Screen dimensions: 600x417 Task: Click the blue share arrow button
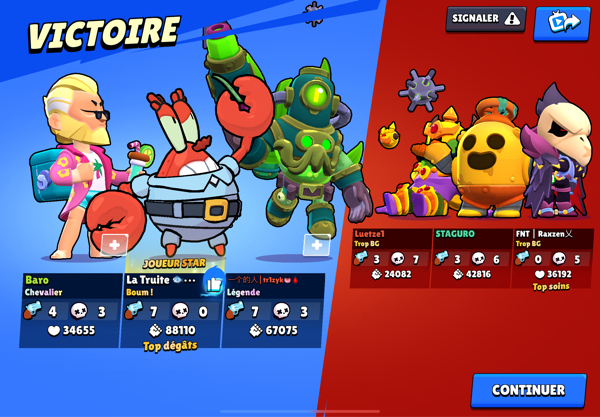561,22
